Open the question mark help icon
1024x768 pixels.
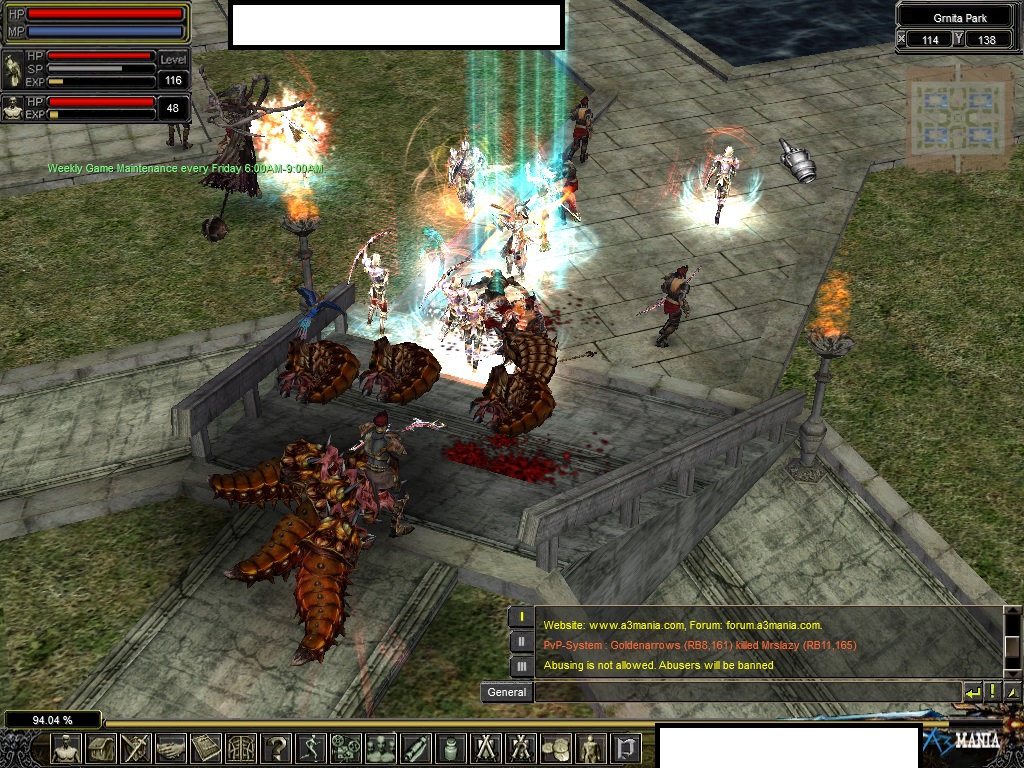pyautogui.click(x=276, y=748)
